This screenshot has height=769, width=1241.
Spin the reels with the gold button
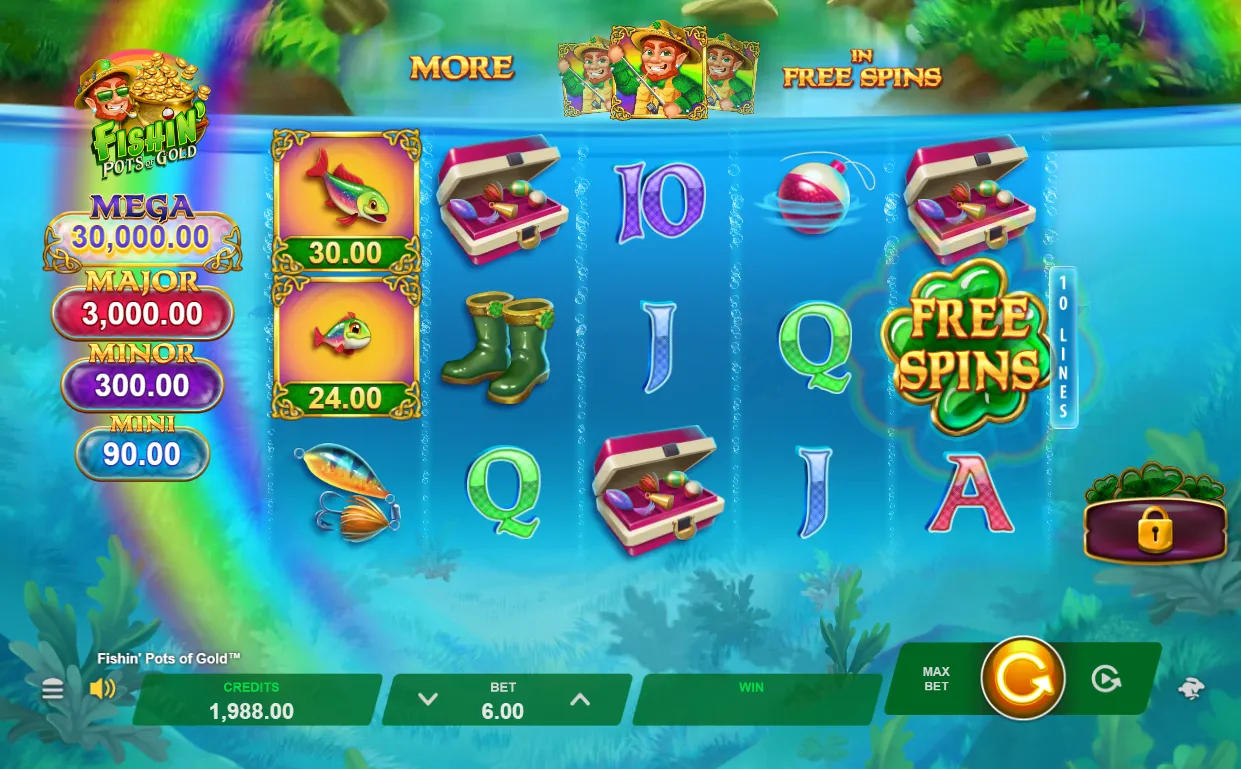(x=1022, y=679)
